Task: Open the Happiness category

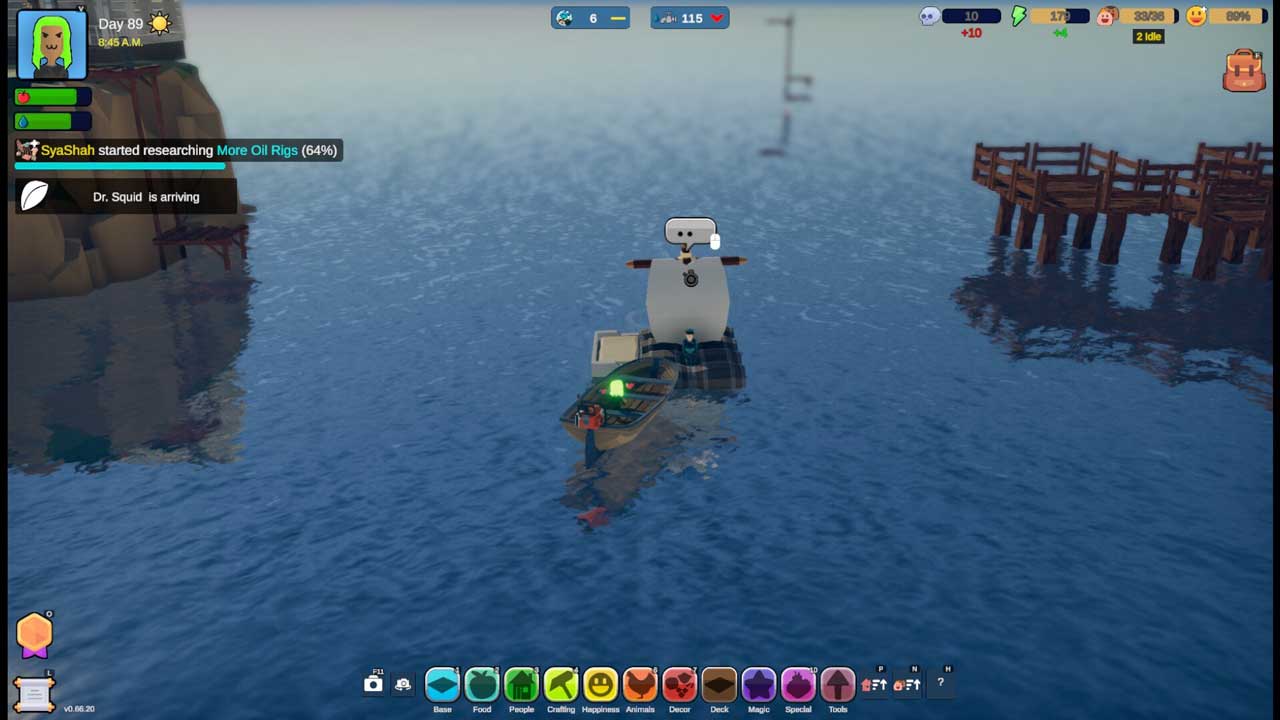Action: tap(600, 685)
